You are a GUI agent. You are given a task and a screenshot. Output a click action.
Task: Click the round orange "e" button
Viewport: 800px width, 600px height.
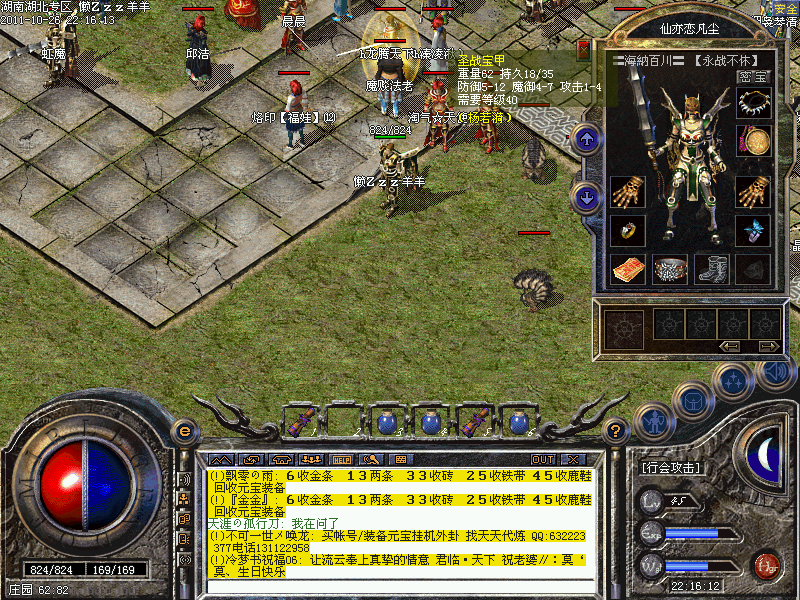pyautogui.click(x=184, y=431)
